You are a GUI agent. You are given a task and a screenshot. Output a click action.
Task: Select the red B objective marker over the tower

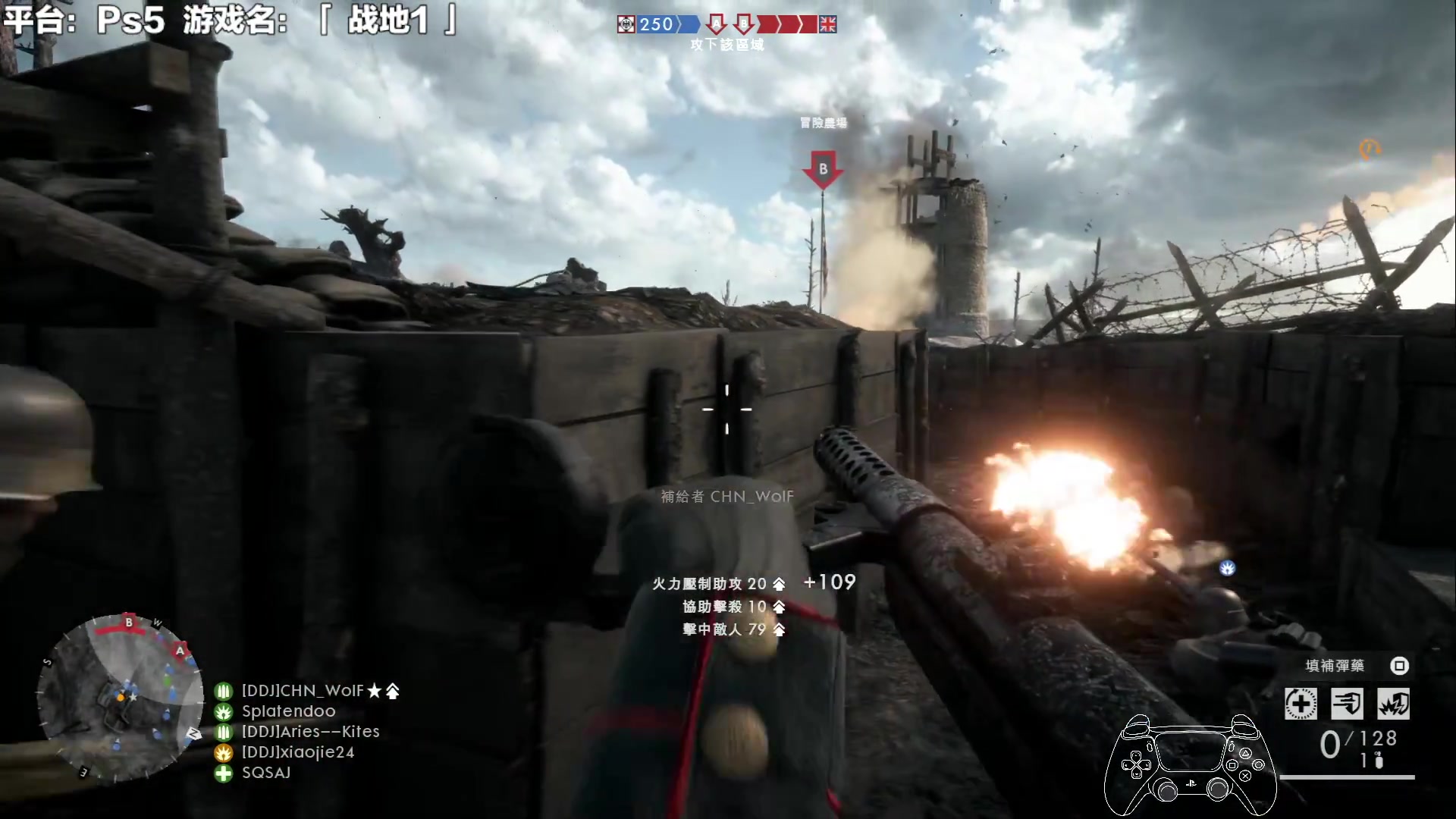[823, 169]
